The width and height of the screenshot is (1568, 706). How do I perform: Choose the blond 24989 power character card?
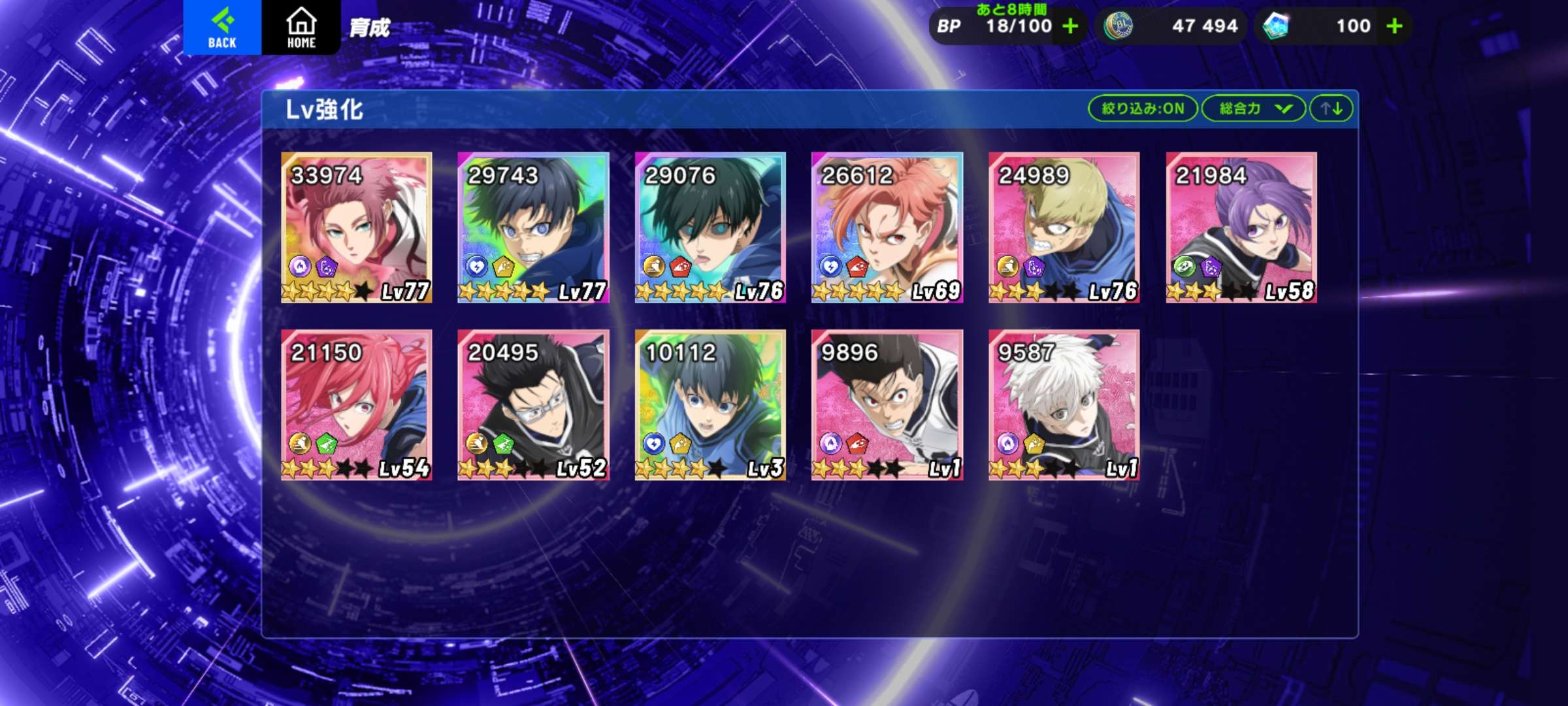point(1064,227)
